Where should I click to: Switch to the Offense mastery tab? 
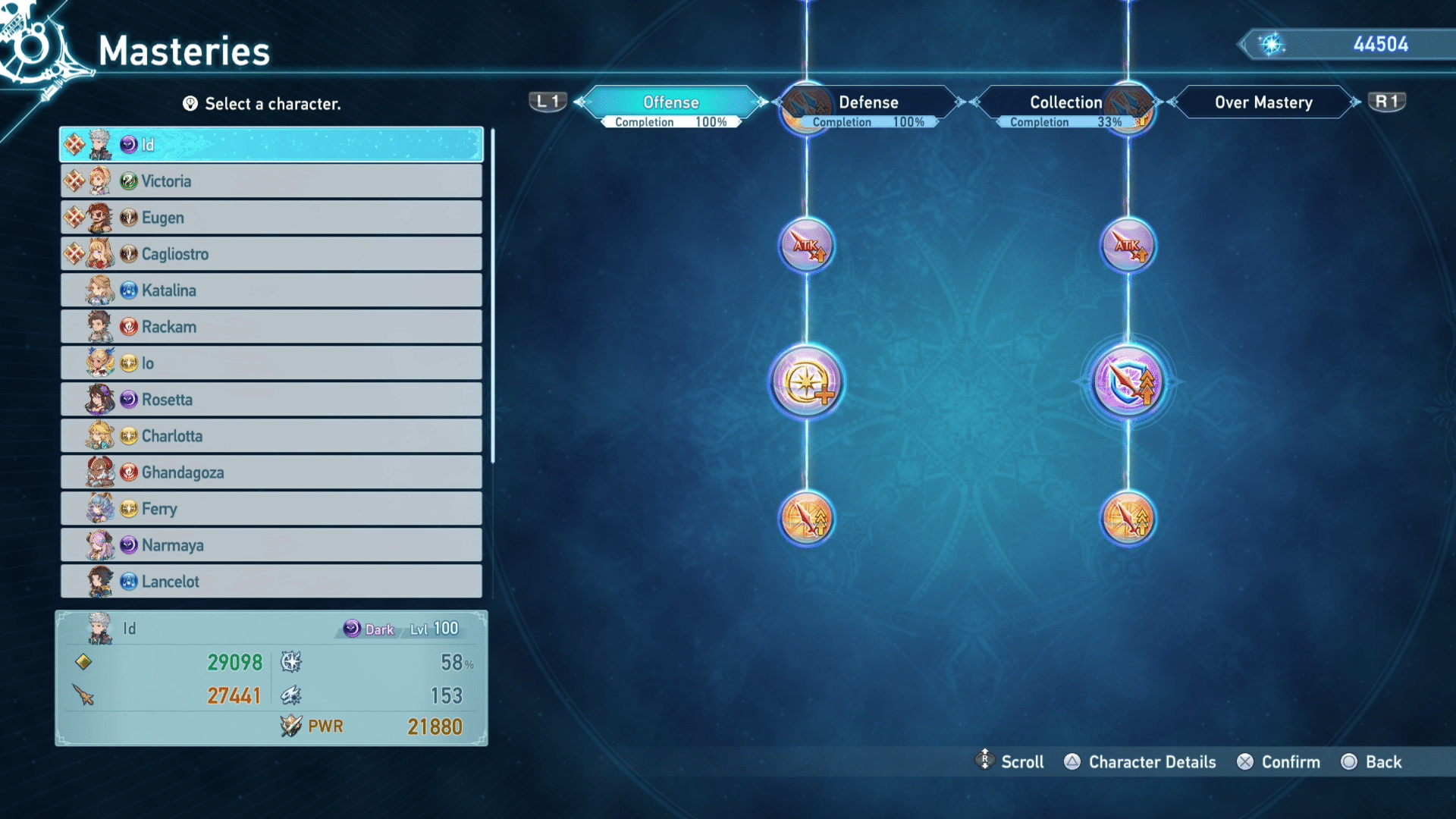pos(671,103)
